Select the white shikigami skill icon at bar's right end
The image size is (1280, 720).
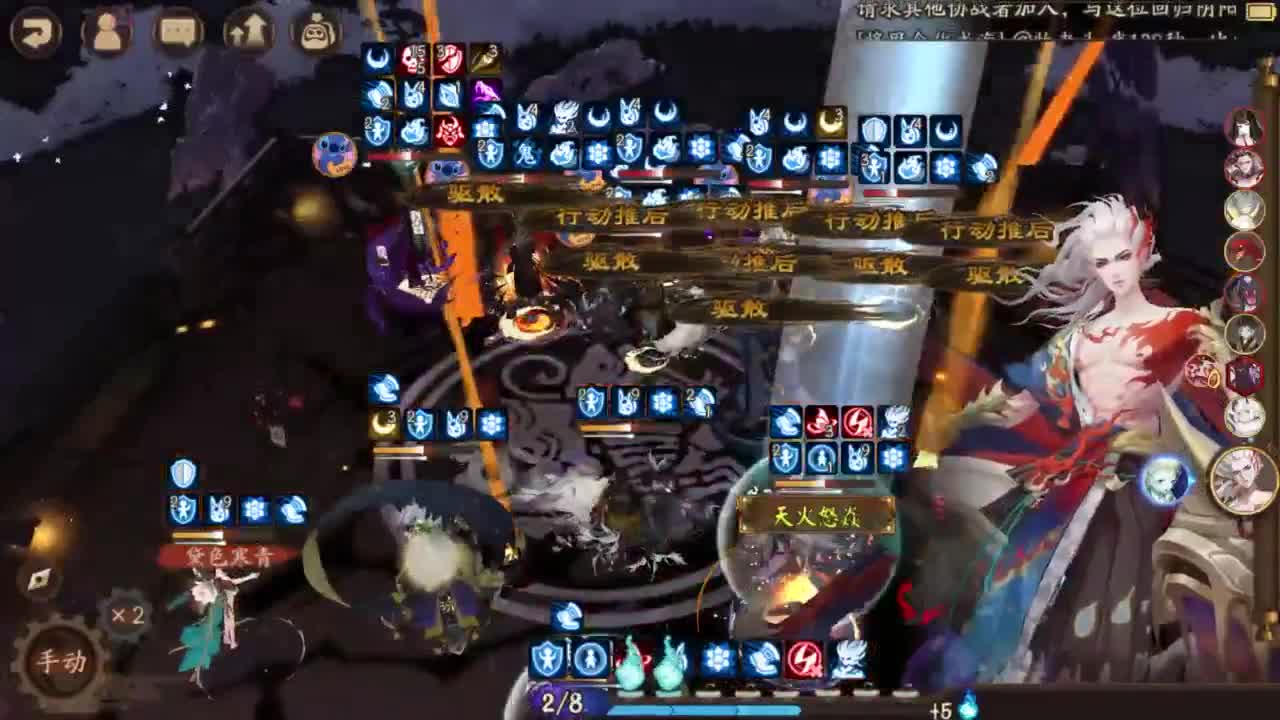[848, 659]
